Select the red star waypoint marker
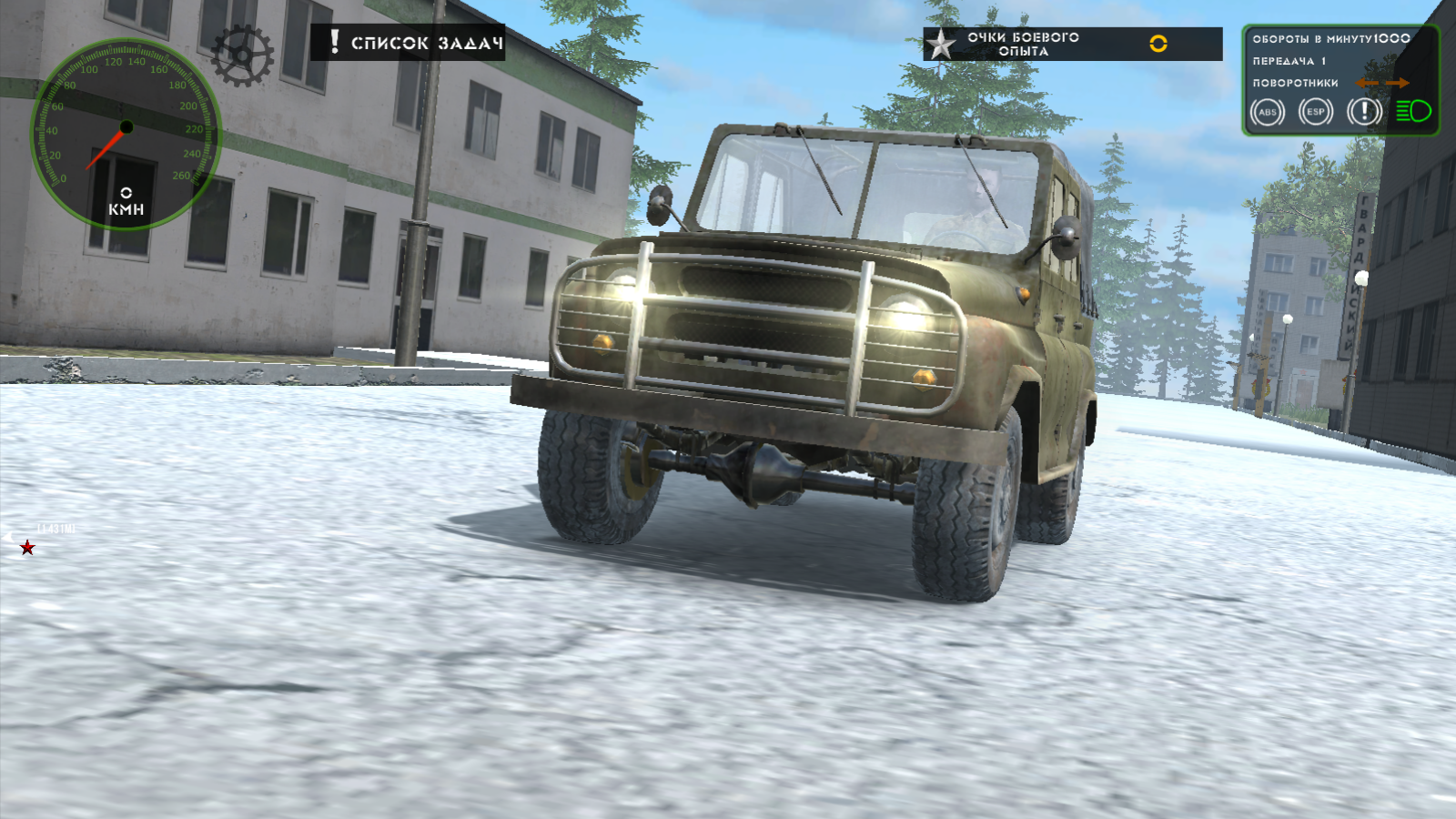1456x819 pixels. (x=26, y=550)
